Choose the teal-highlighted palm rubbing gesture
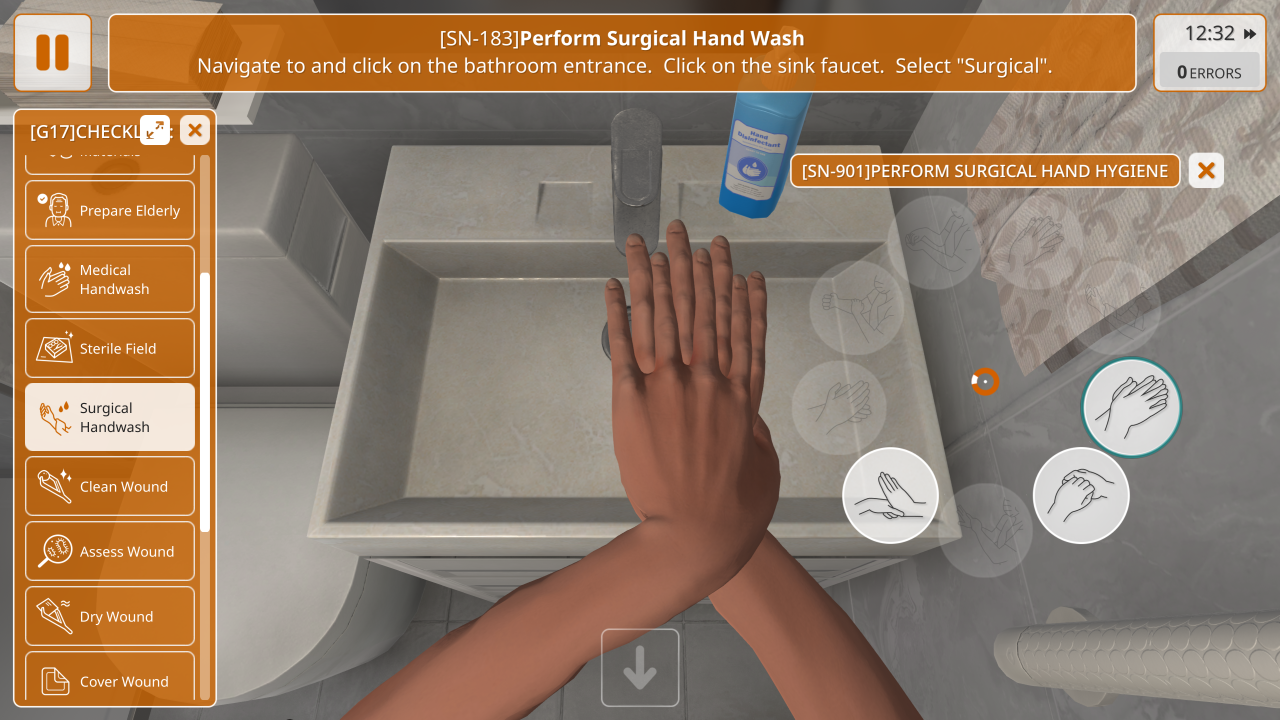 point(1131,407)
